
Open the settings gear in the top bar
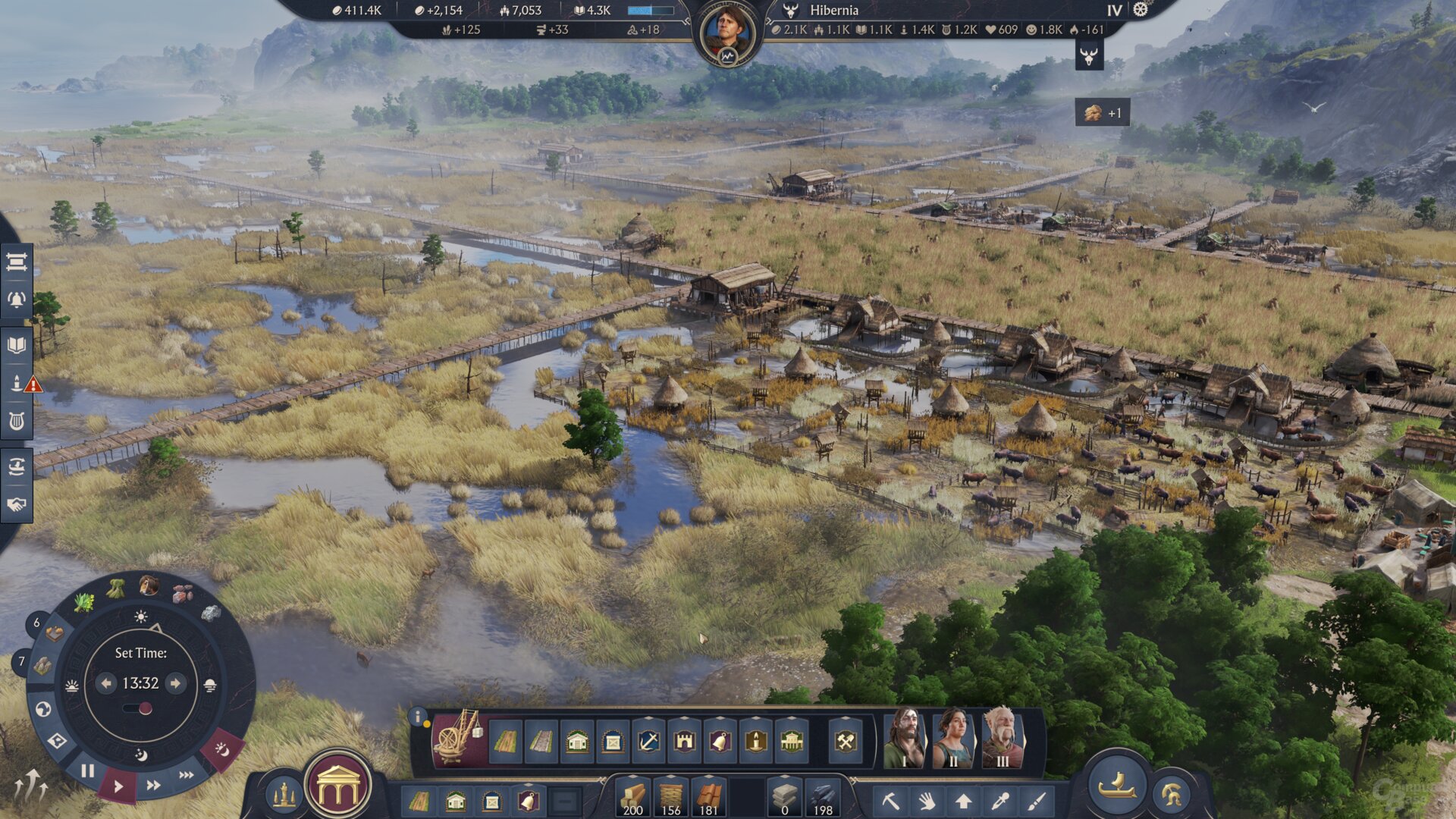click(x=1141, y=10)
